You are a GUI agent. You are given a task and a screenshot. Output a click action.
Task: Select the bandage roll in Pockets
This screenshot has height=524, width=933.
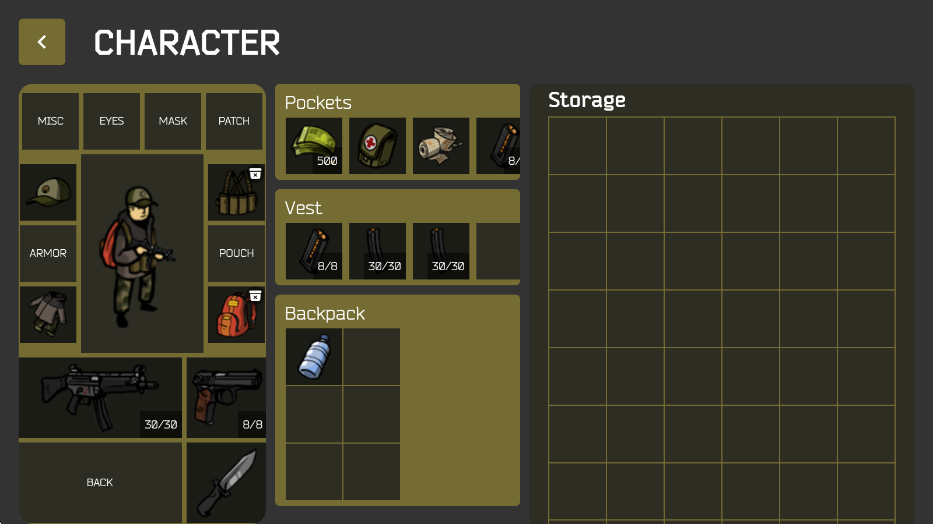441,146
